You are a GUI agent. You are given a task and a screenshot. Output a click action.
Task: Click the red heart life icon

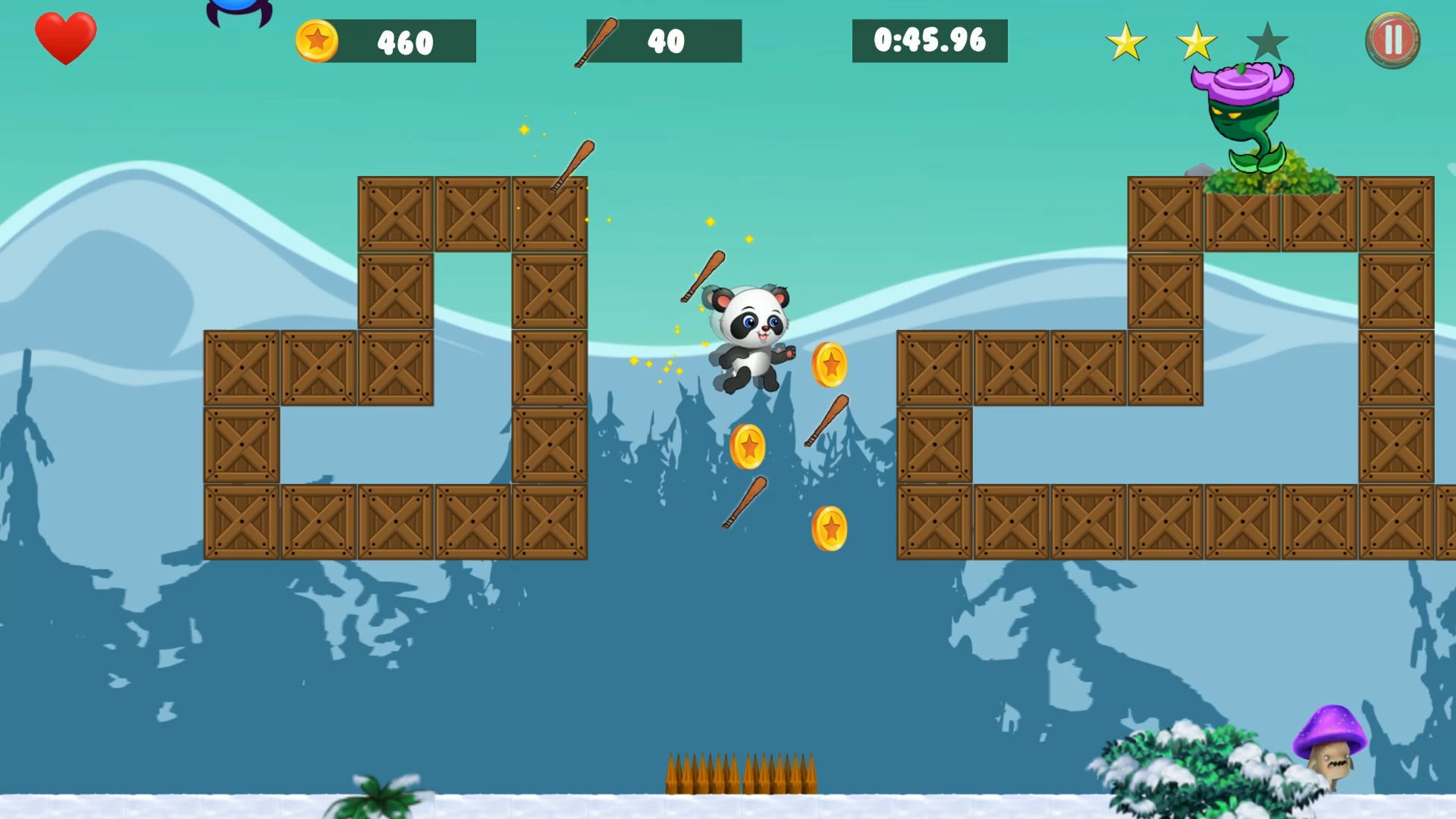pos(65,36)
